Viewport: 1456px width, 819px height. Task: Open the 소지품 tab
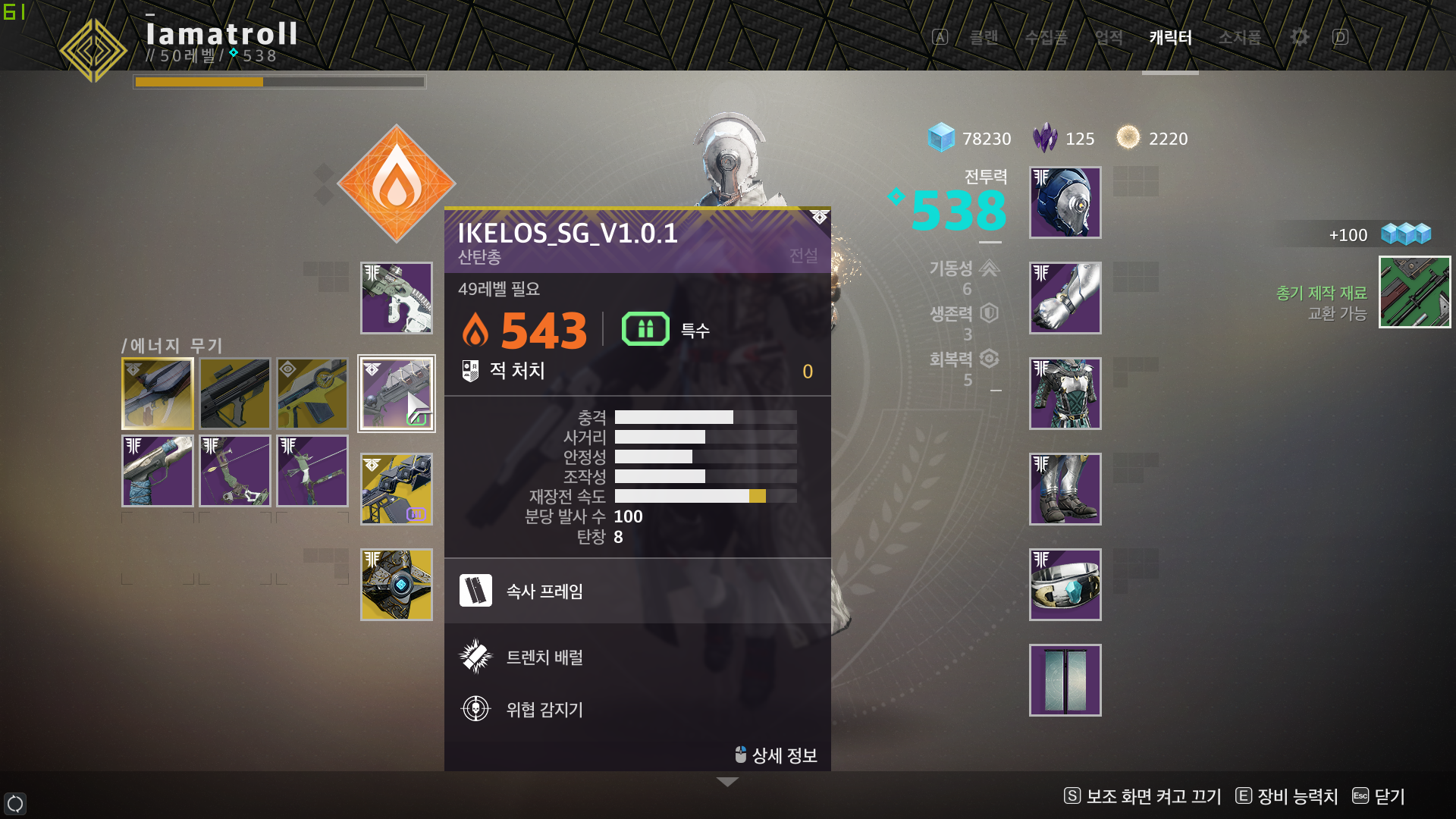click(1239, 37)
